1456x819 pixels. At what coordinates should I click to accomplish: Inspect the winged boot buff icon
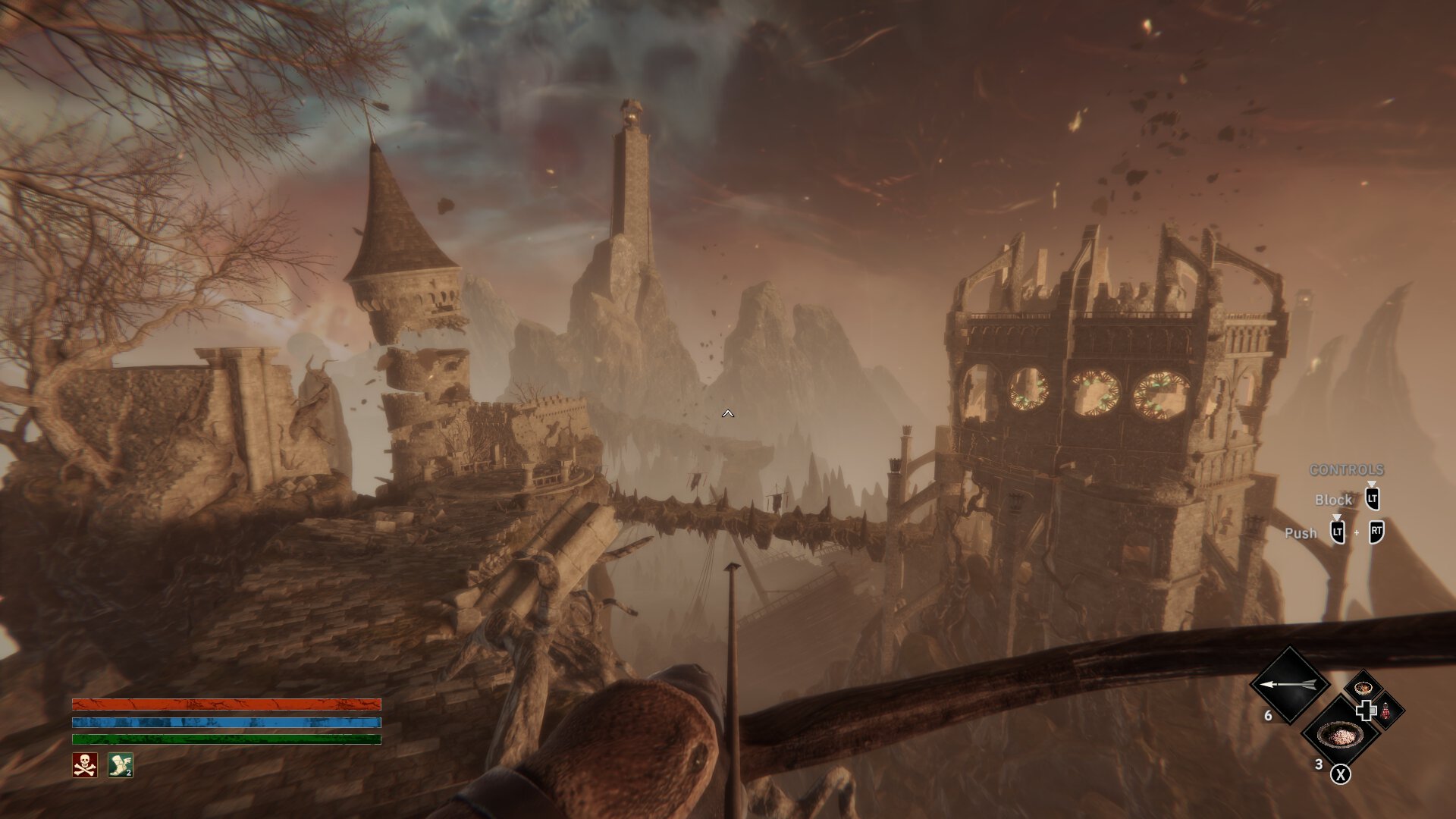tap(120, 765)
